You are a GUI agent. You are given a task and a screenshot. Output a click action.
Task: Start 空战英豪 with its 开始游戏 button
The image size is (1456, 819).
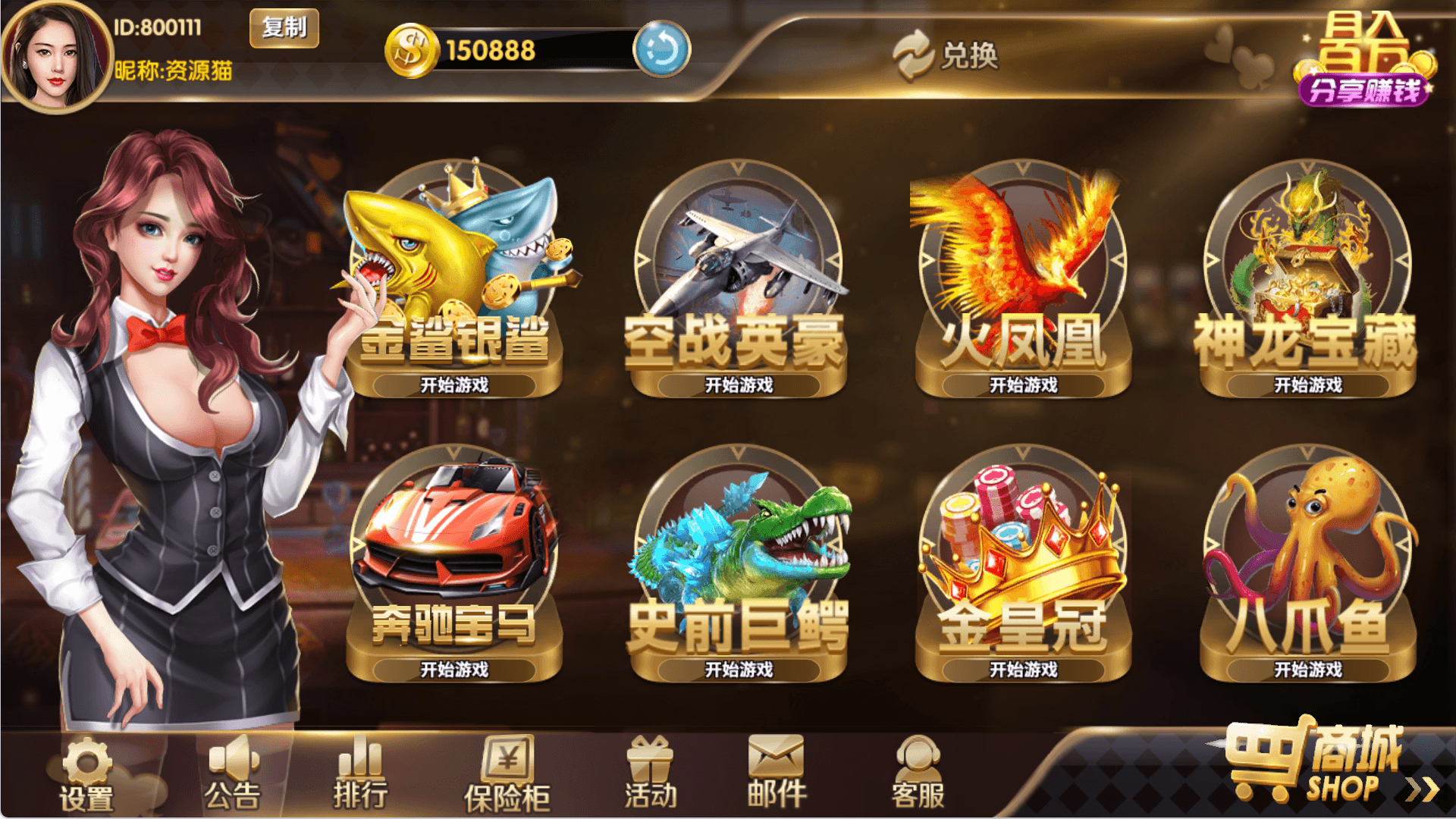[x=738, y=385]
